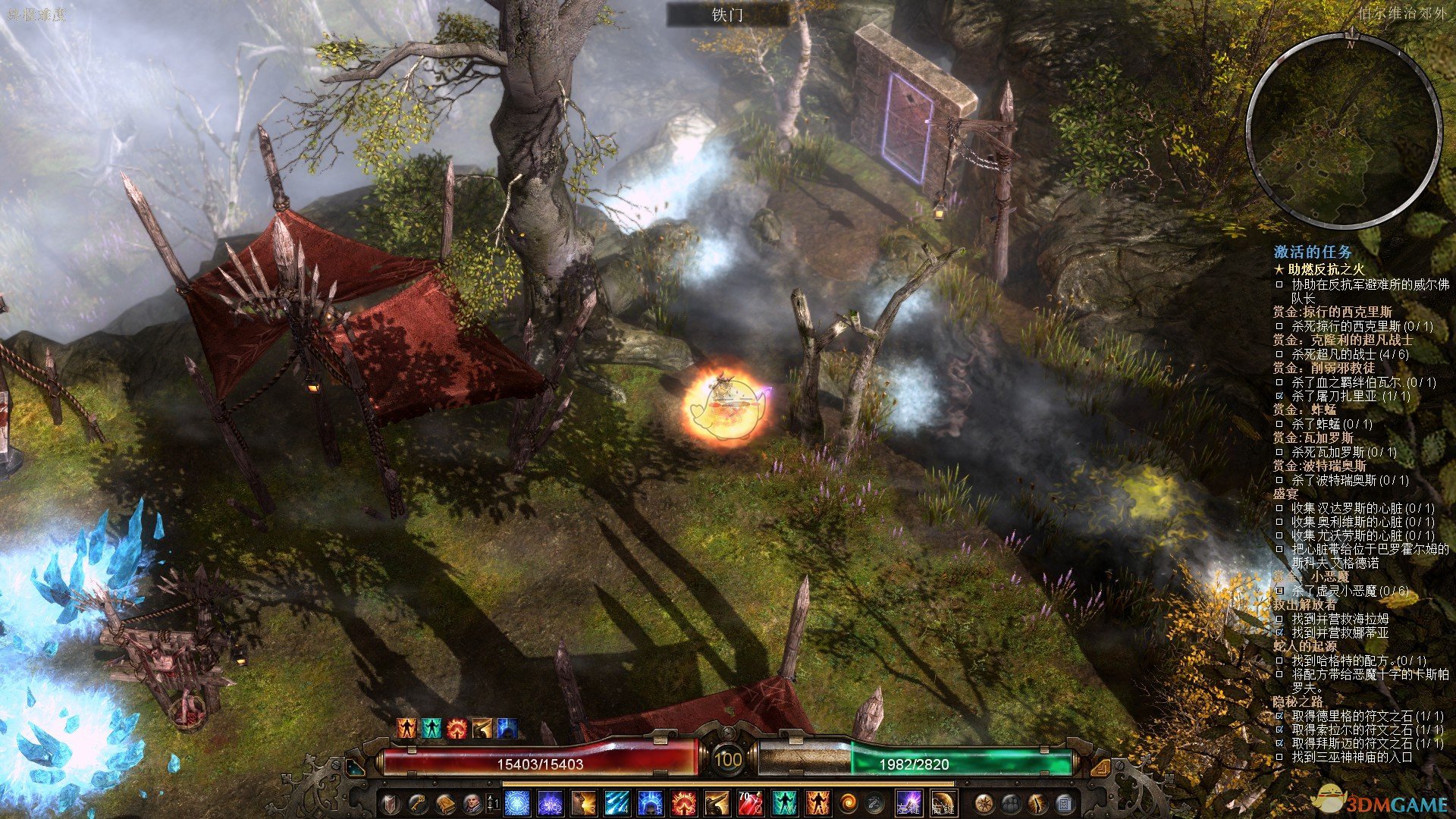Open the quest journal book icon
This screenshot has height=819, width=1456.
[445, 802]
